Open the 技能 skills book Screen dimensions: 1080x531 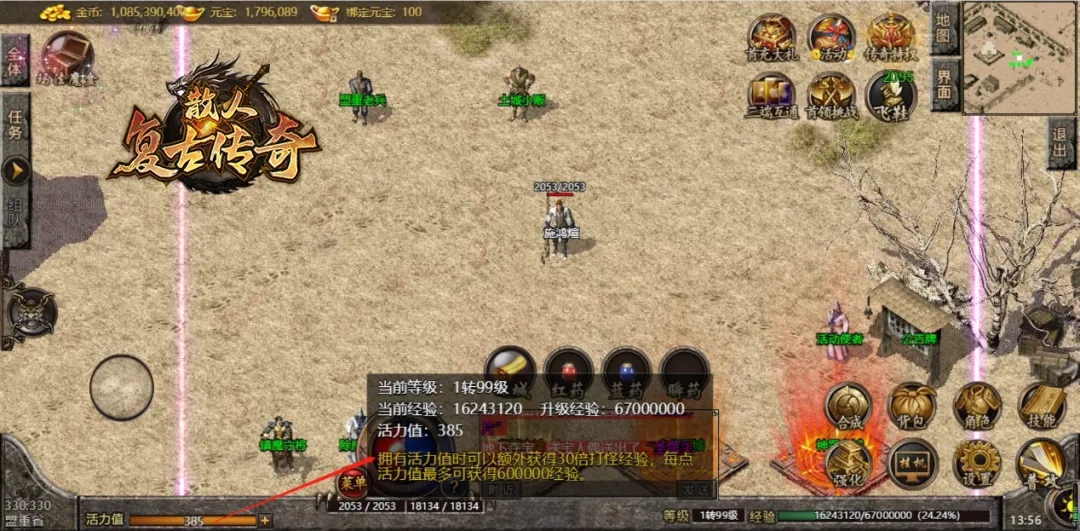pos(1042,406)
